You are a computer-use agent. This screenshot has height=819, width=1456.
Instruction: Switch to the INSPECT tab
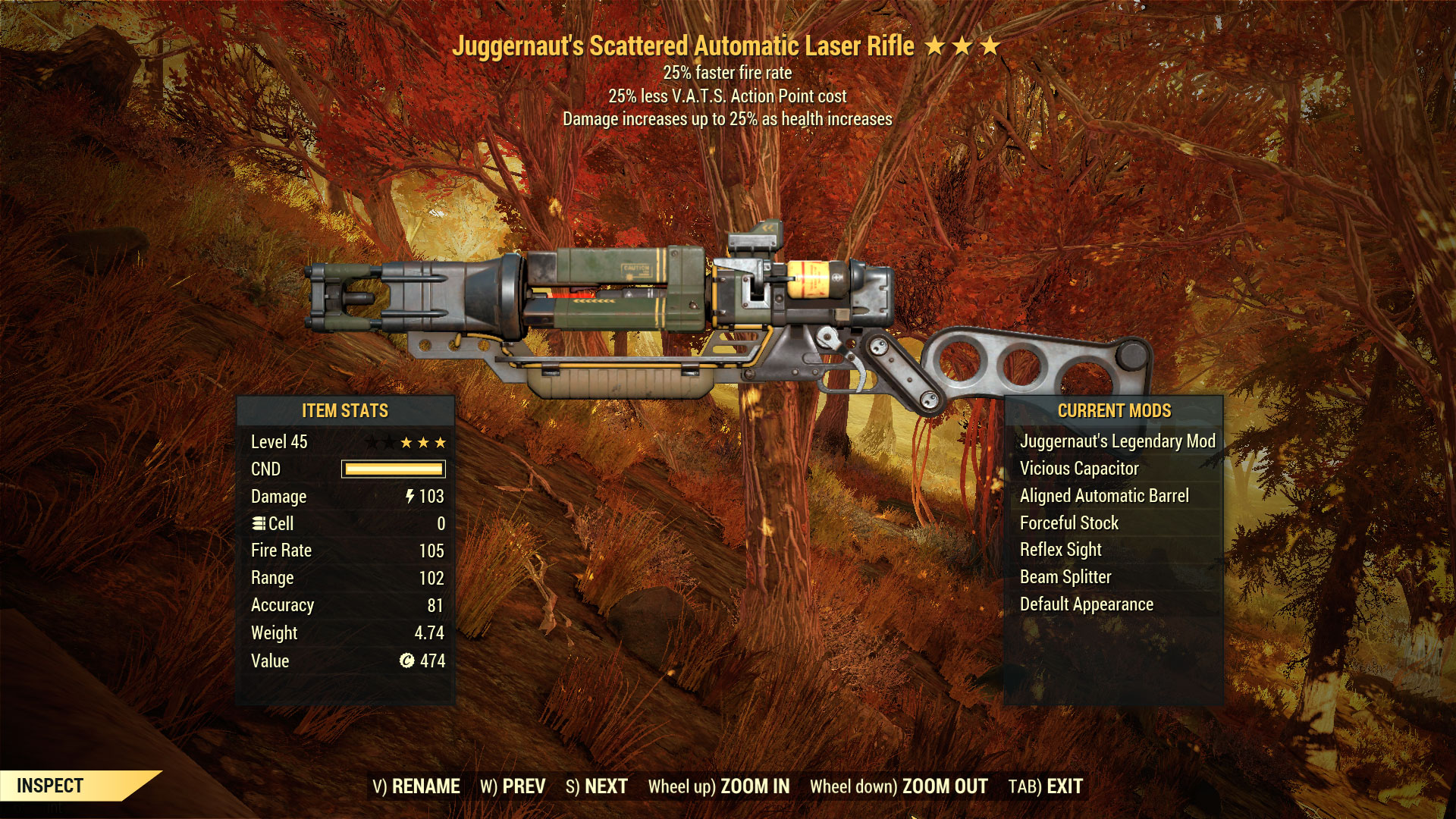49,786
